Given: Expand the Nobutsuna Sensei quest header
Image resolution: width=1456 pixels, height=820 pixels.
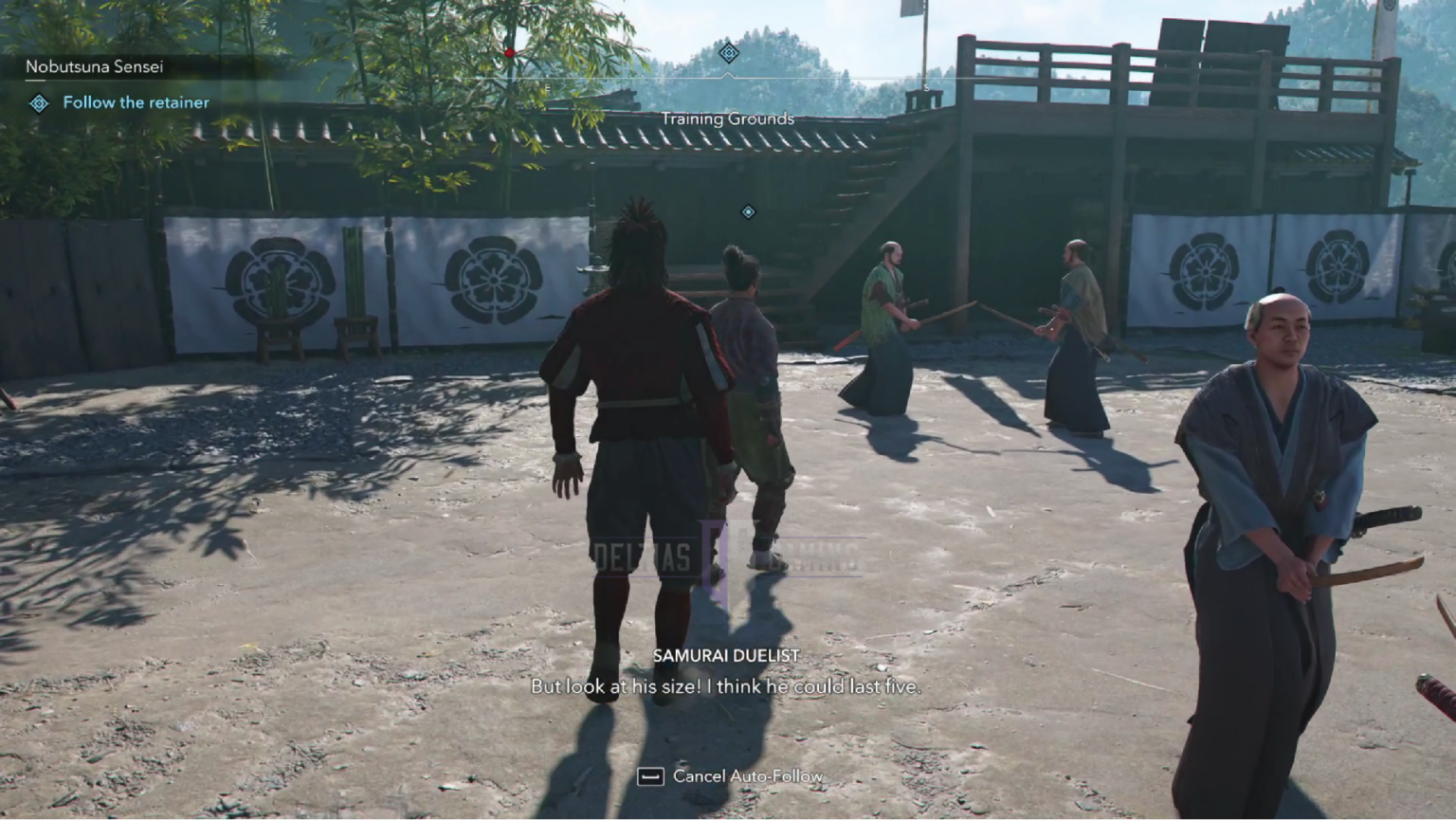Looking at the screenshot, I should 94,66.
